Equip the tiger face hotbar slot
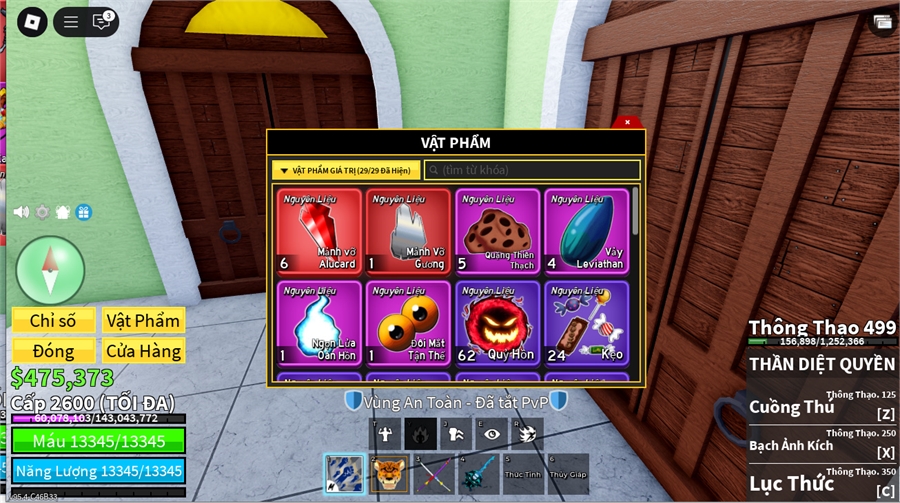 point(390,473)
